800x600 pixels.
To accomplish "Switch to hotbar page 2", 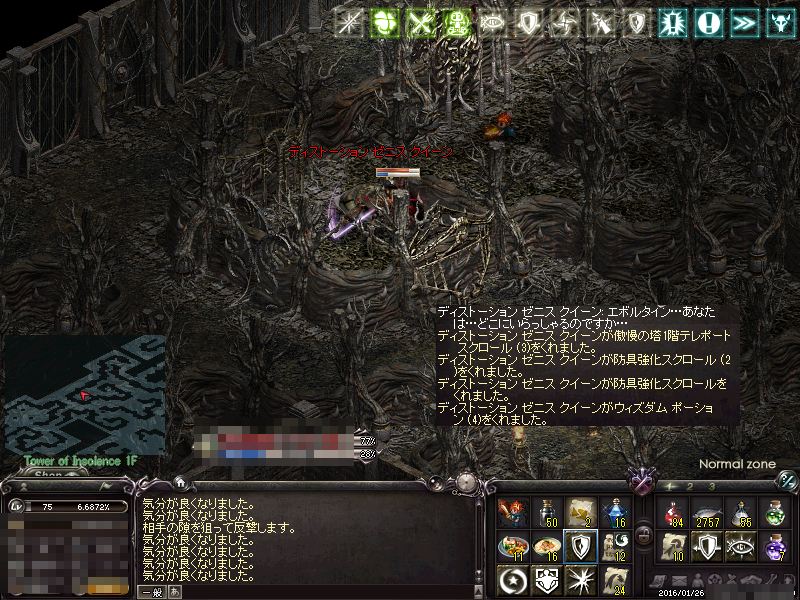I will pyautogui.click(x=689, y=485).
